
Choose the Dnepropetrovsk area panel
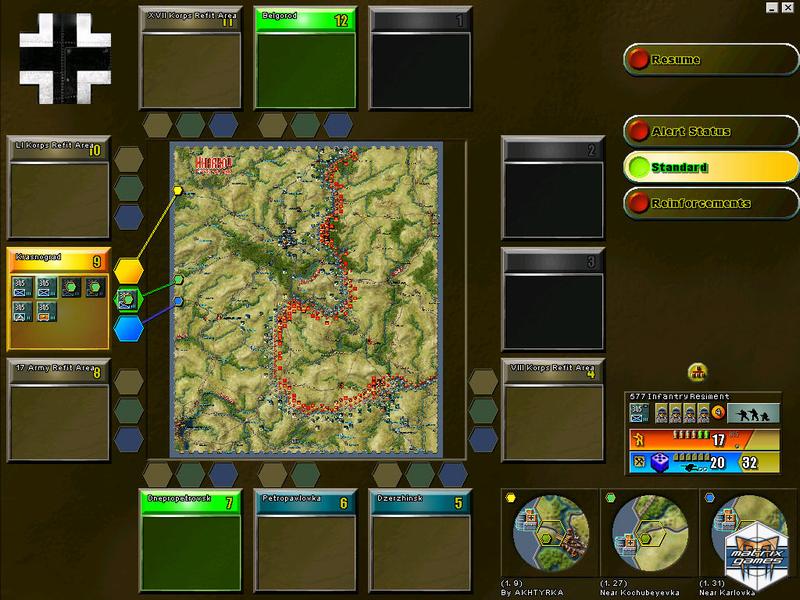point(190,540)
